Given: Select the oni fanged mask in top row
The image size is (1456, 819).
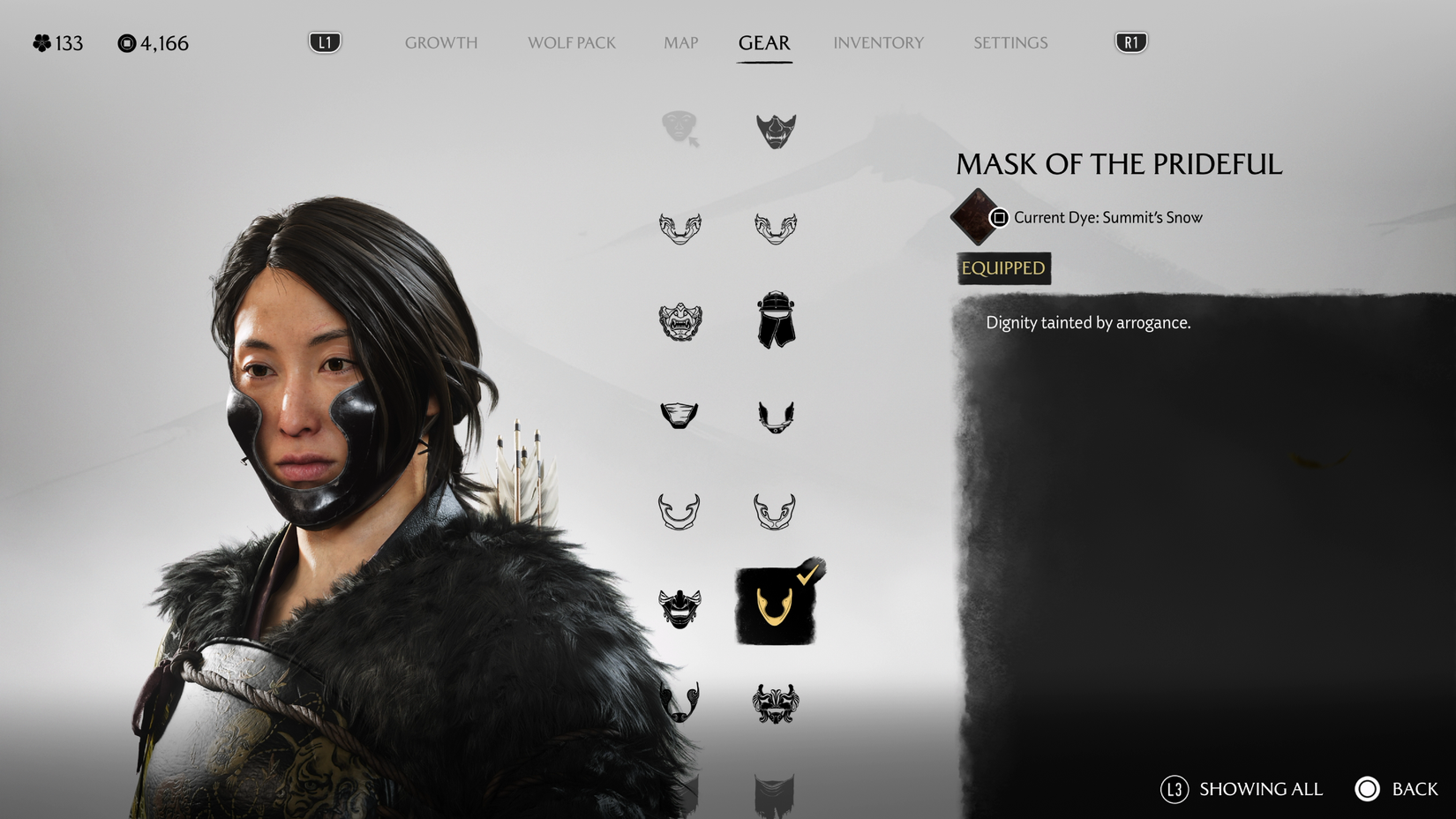Looking at the screenshot, I should tap(777, 130).
